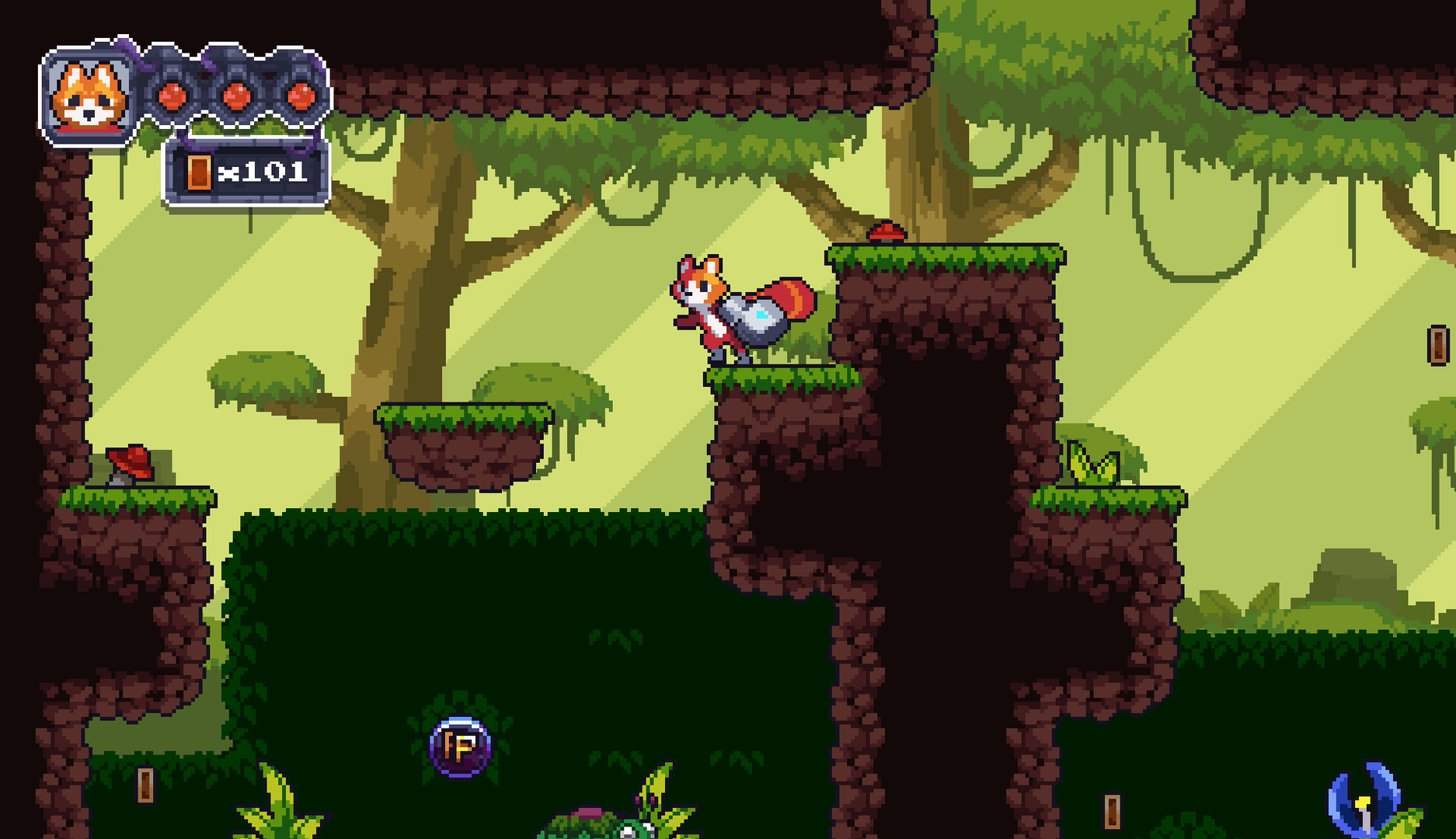The height and width of the screenshot is (839, 1456).
Task: Click the red bar under the fox portrait
Action: point(89,130)
